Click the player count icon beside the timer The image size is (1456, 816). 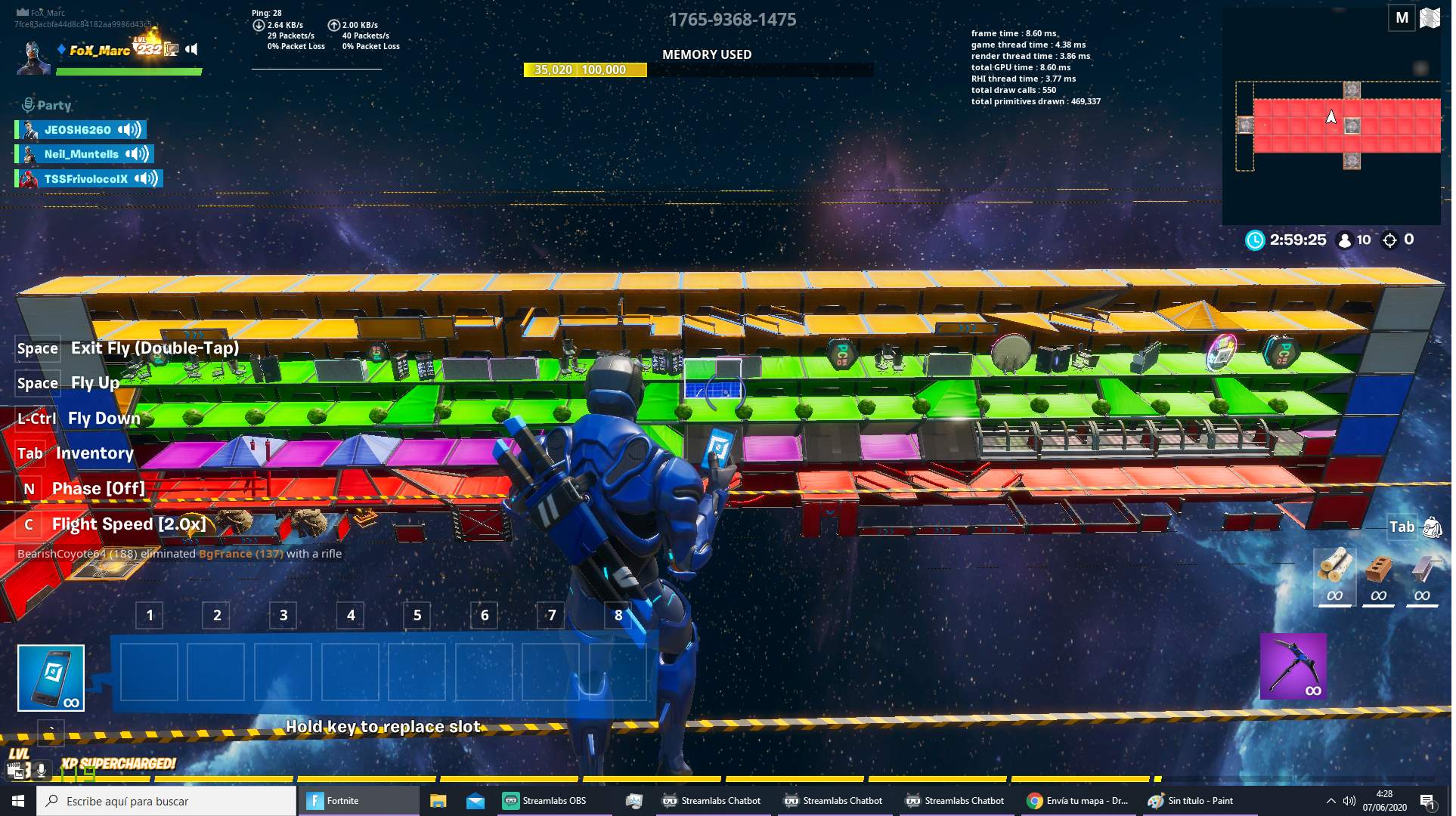tap(1343, 240)
